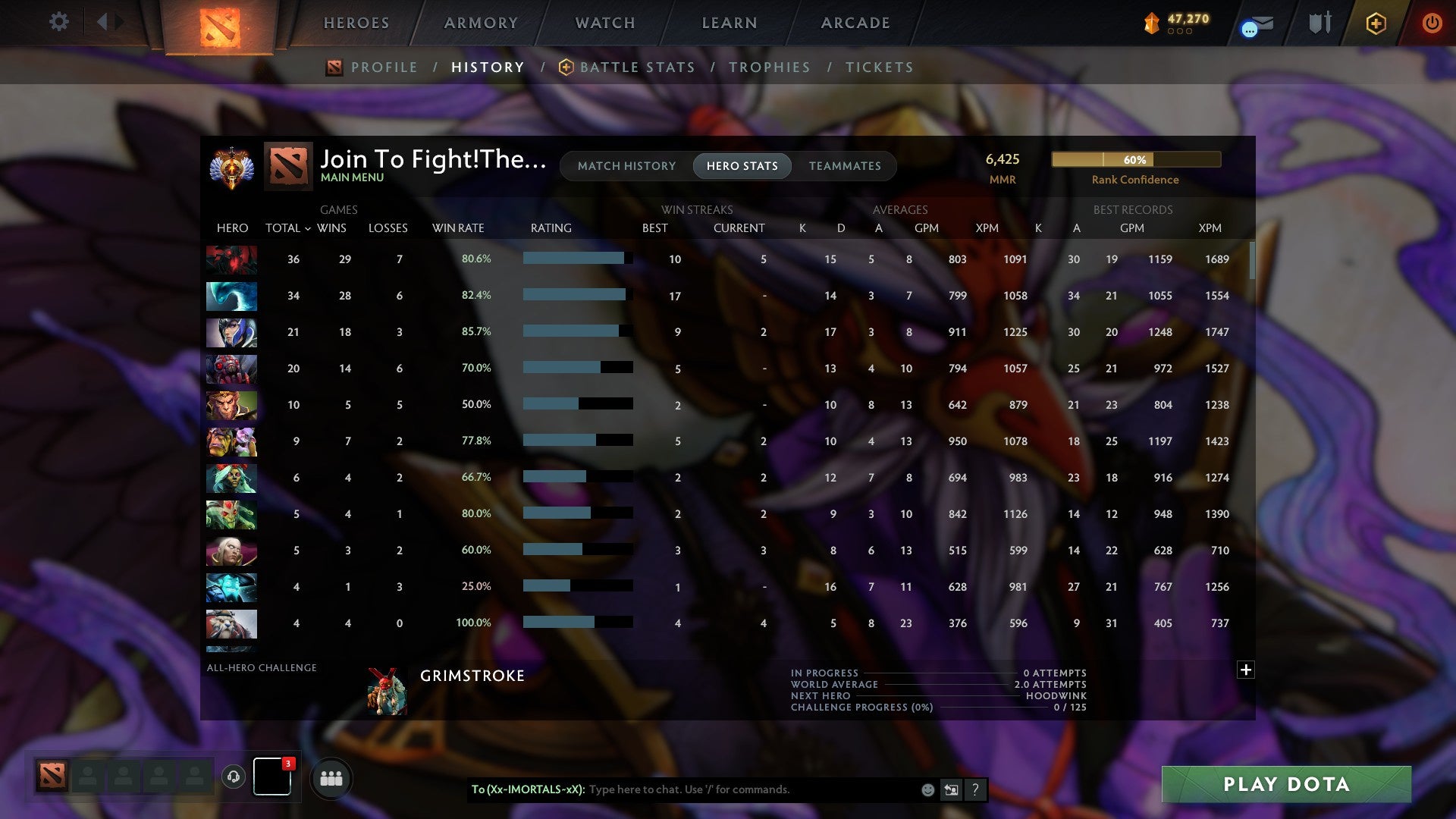Select the Monkey King hero portrait

231,405
